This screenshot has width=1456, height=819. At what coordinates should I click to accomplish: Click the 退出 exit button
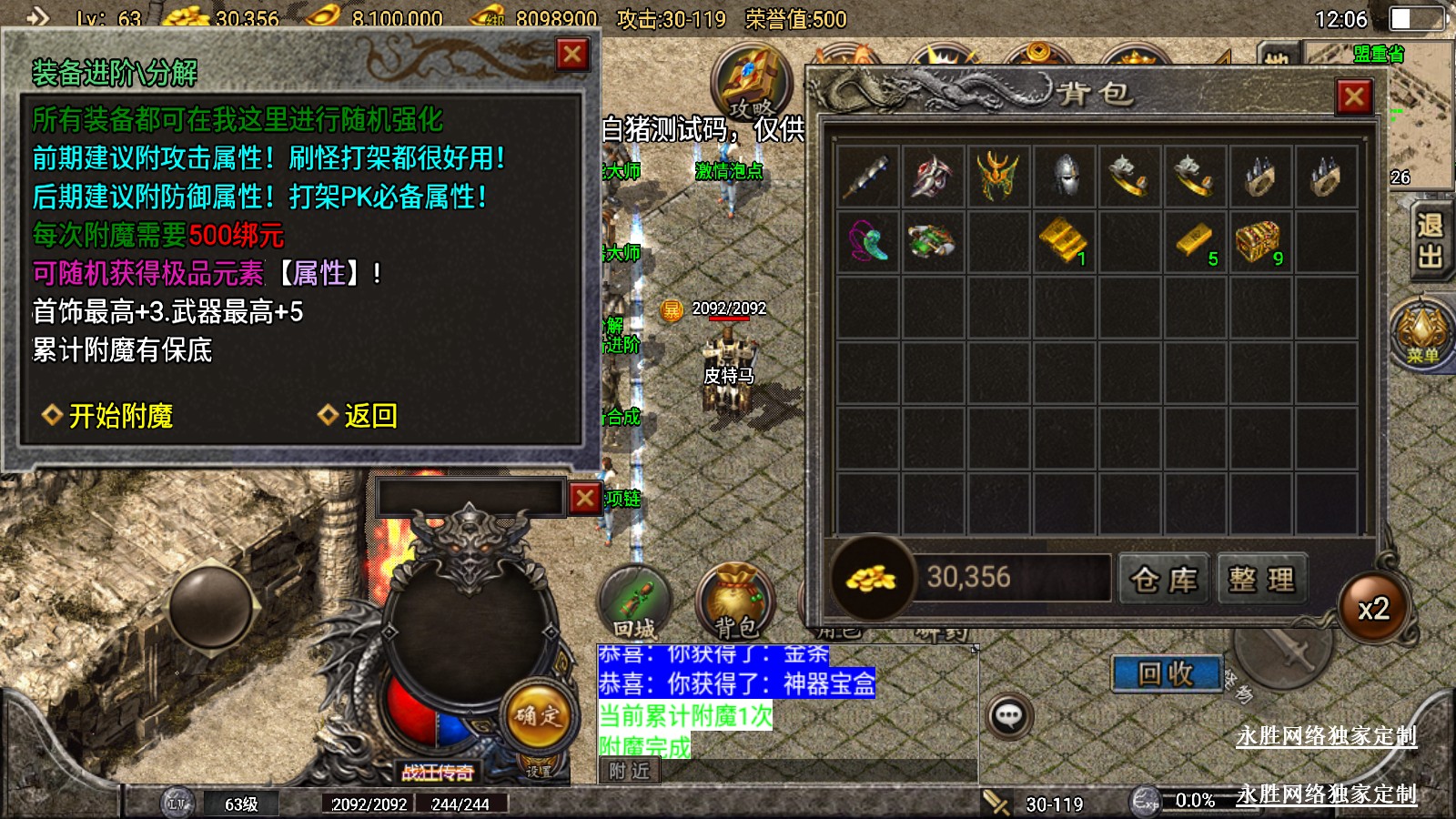point(1430,241)
